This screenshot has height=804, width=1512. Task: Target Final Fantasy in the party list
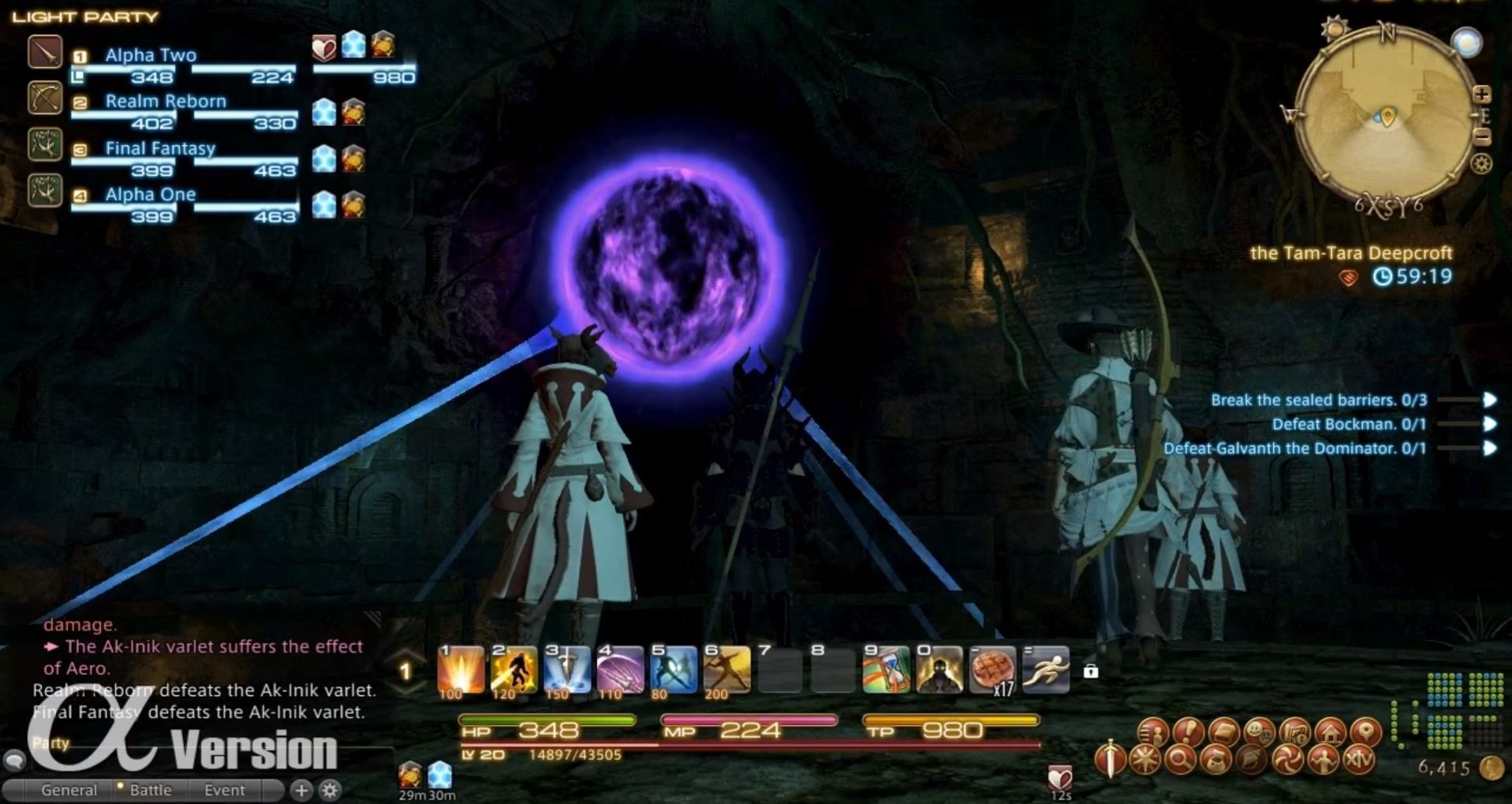click(160, 148)
